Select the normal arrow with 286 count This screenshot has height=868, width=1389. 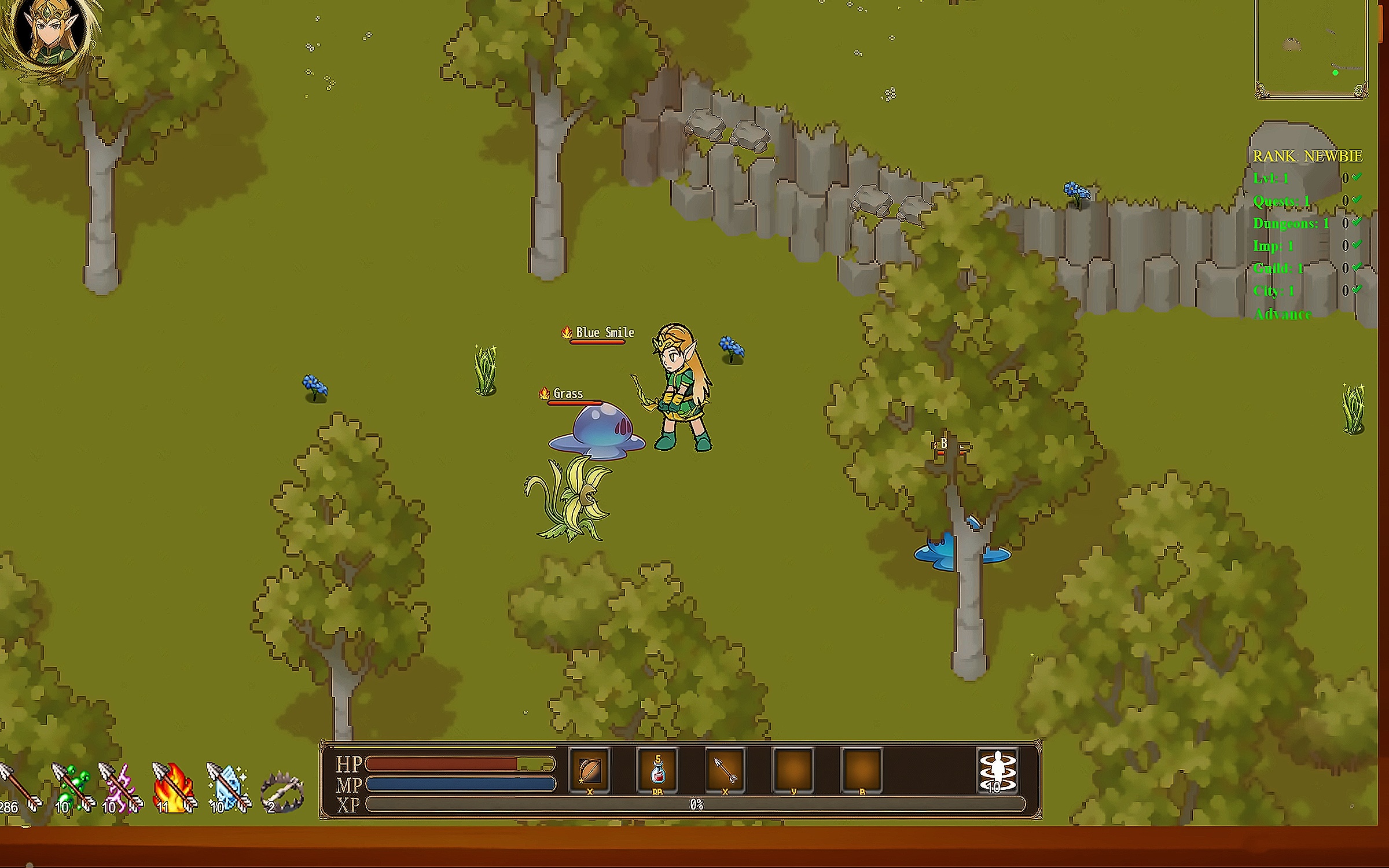[19, 787]
